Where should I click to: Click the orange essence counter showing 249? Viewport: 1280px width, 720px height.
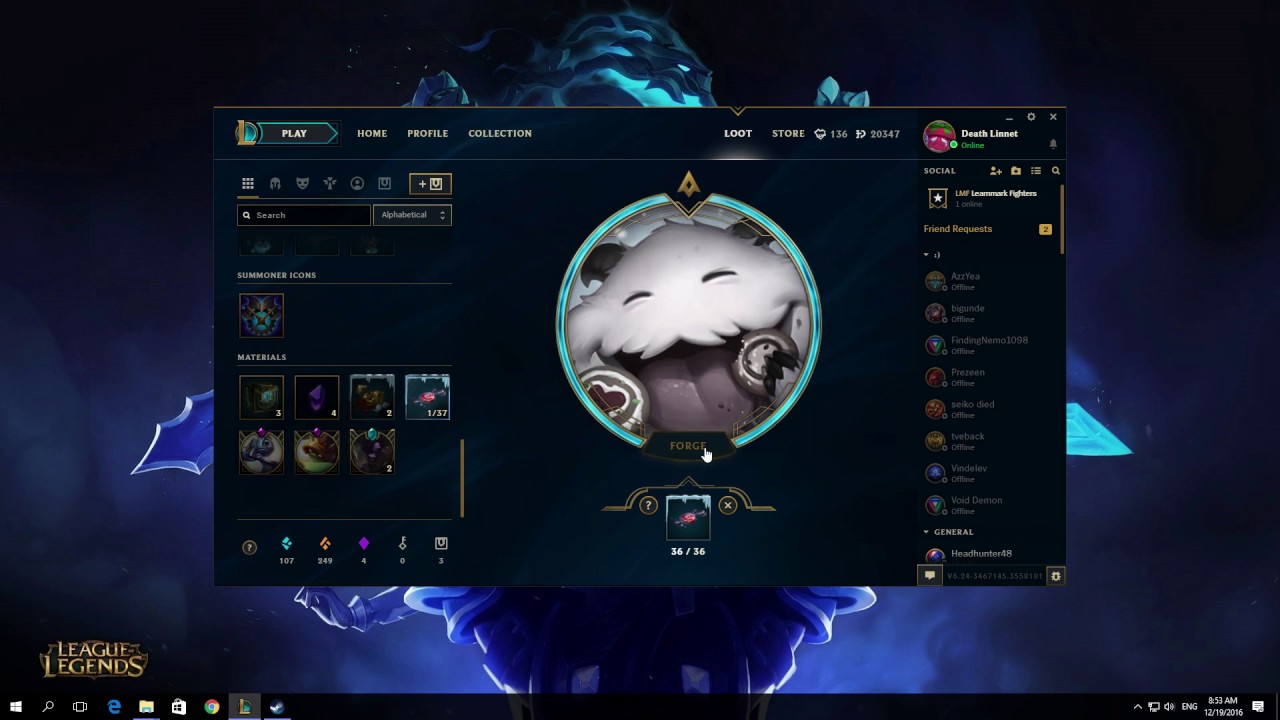(325, 550)
